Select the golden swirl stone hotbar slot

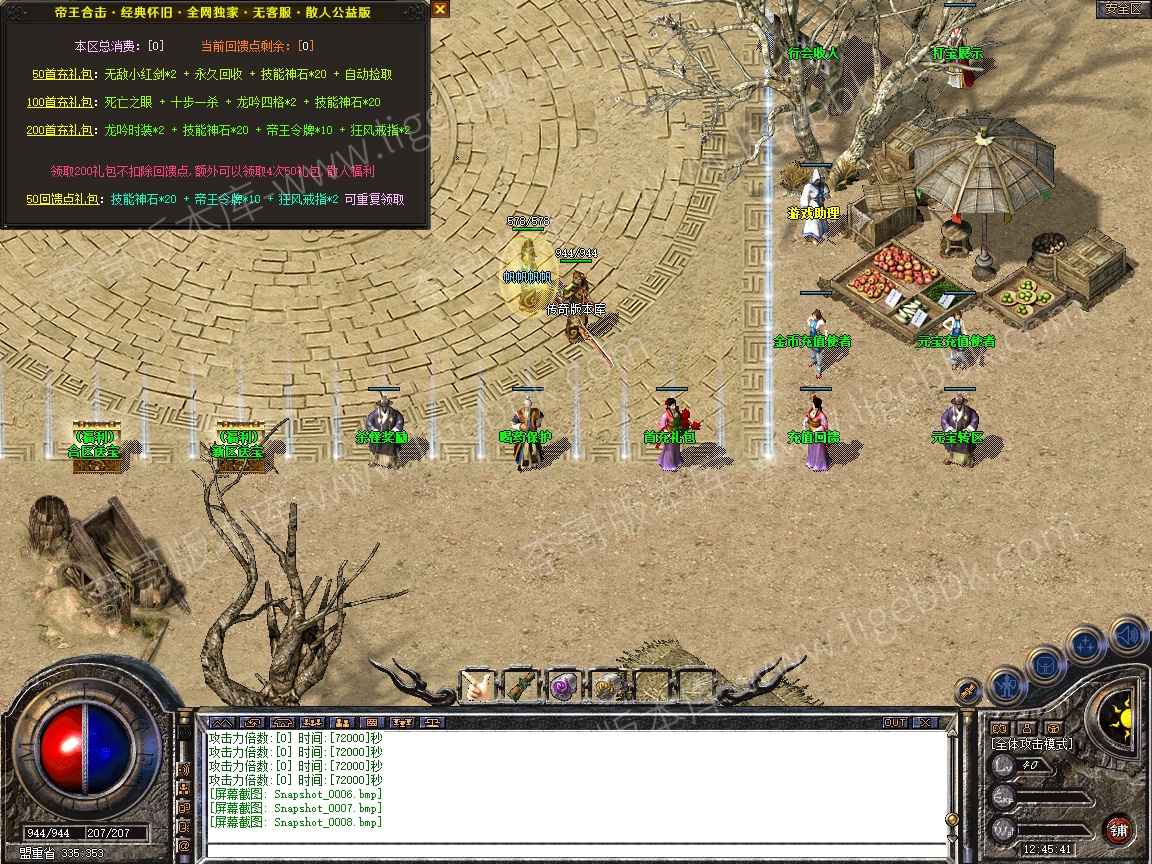[x=606, y=686]
